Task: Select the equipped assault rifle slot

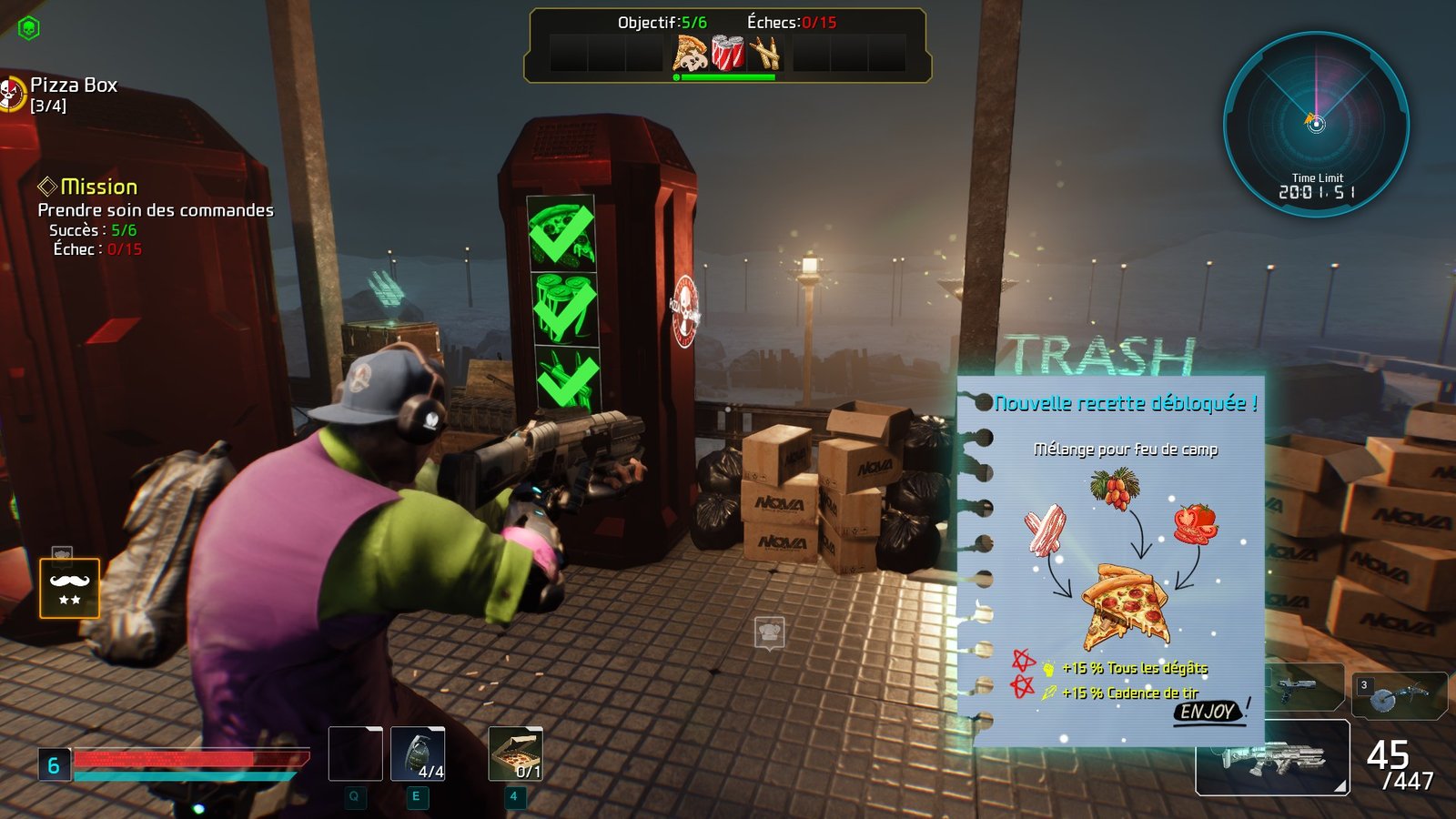Action: (1271, 757)
